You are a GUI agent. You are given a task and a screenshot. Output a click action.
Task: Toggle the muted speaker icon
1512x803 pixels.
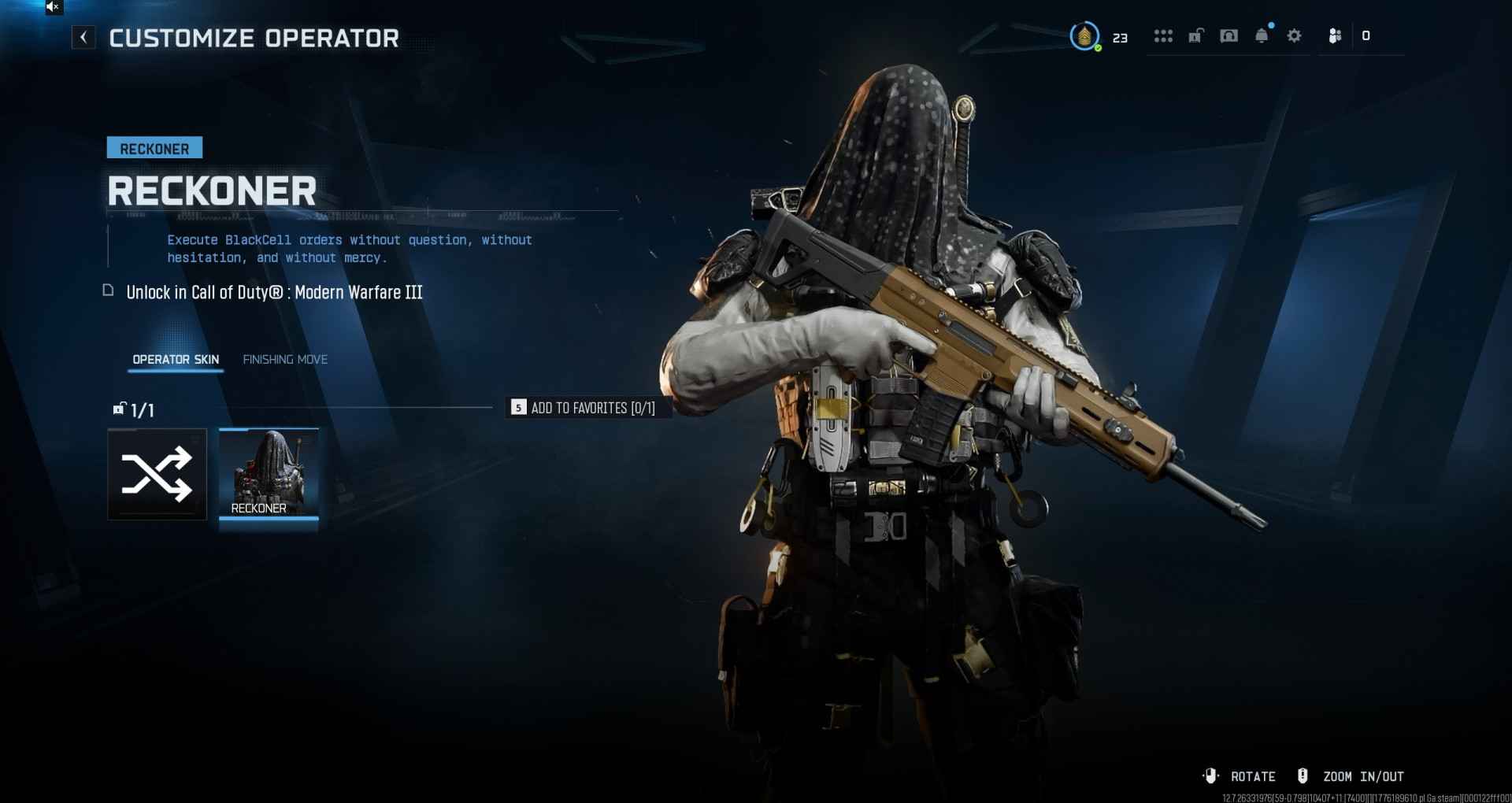(x=53, y=7)
